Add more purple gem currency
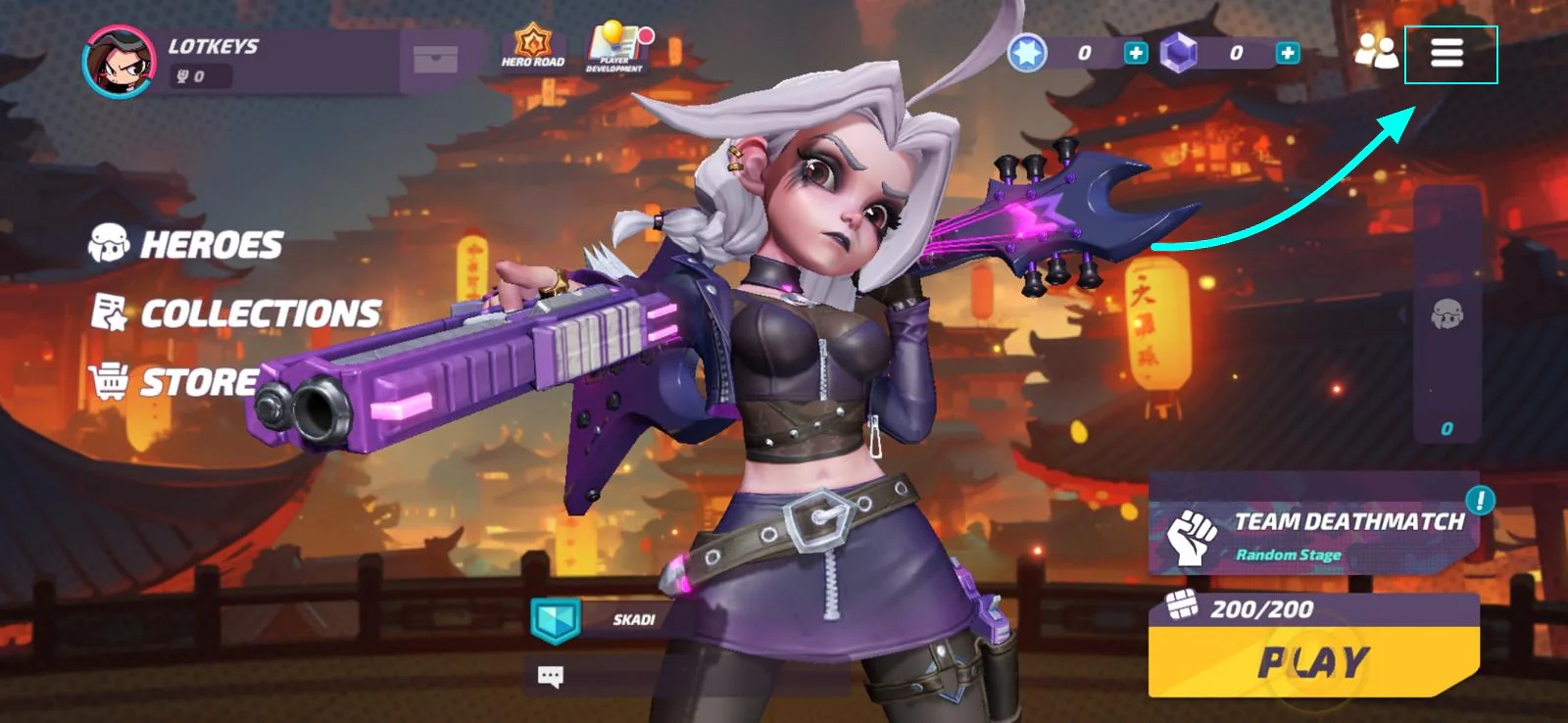Image resolution: width=1568 pixels, height=723 pixels. 1287,53
